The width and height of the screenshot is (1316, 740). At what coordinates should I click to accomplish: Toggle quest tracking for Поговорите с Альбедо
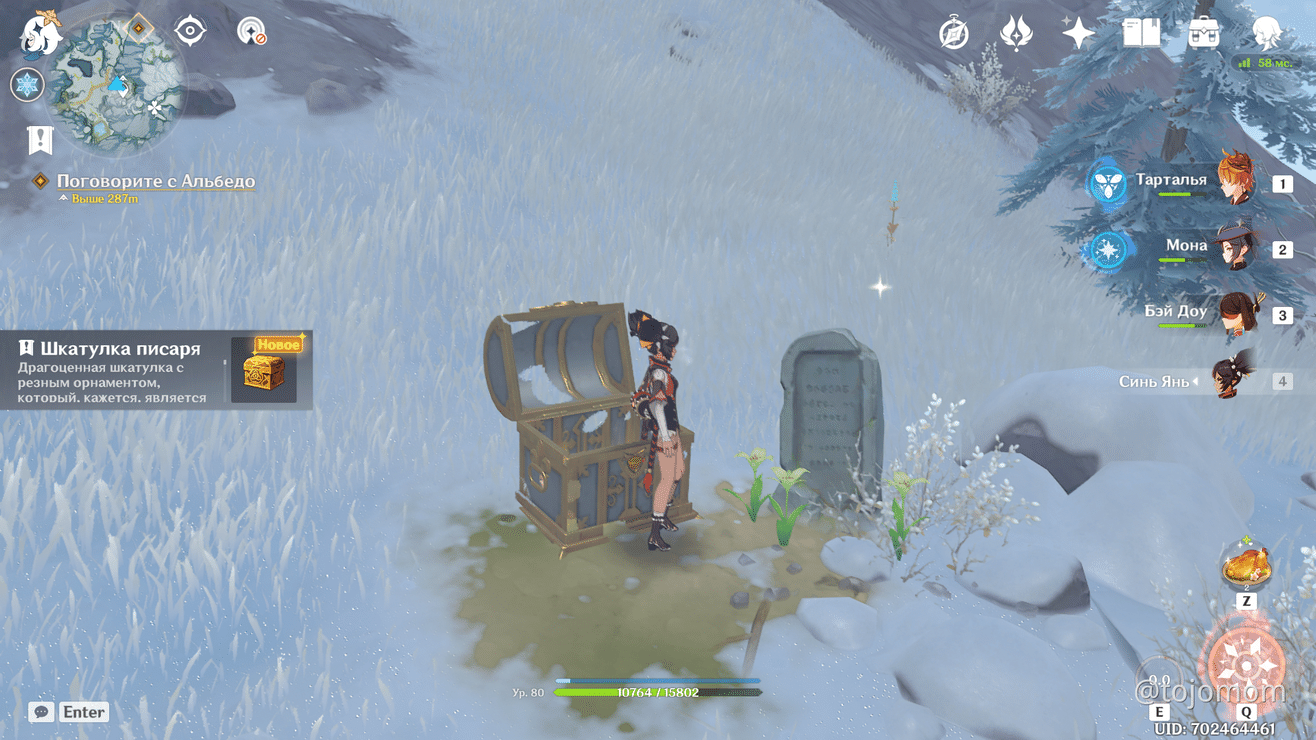pyautogui.click(x=155, y=181)
